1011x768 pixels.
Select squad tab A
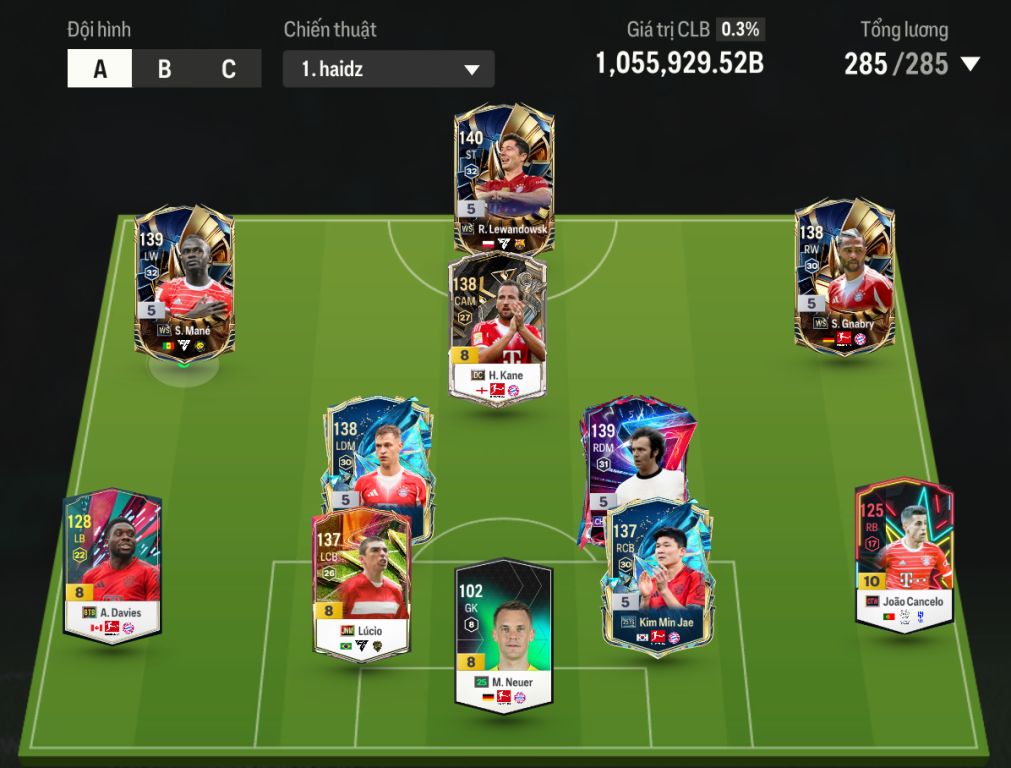click(100, 69)
